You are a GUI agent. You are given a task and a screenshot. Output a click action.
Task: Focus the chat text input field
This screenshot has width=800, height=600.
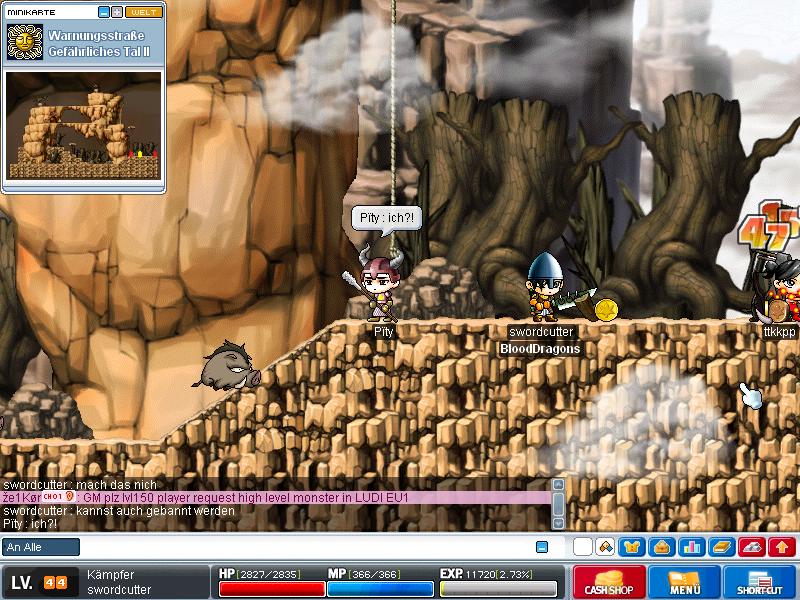click(x=300, y=547)
